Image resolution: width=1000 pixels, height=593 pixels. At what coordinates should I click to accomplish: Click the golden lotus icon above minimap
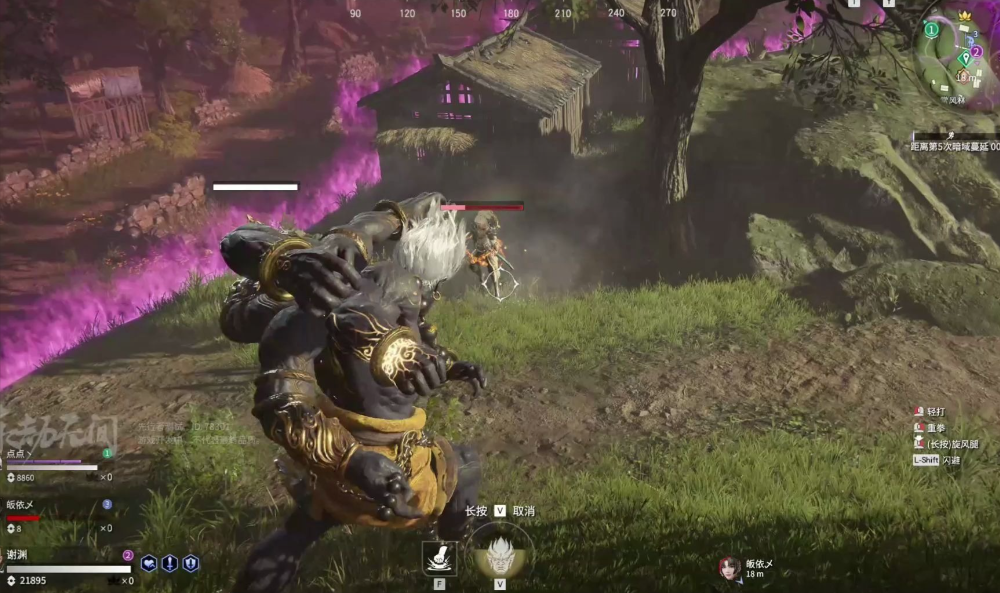(965, 16)
